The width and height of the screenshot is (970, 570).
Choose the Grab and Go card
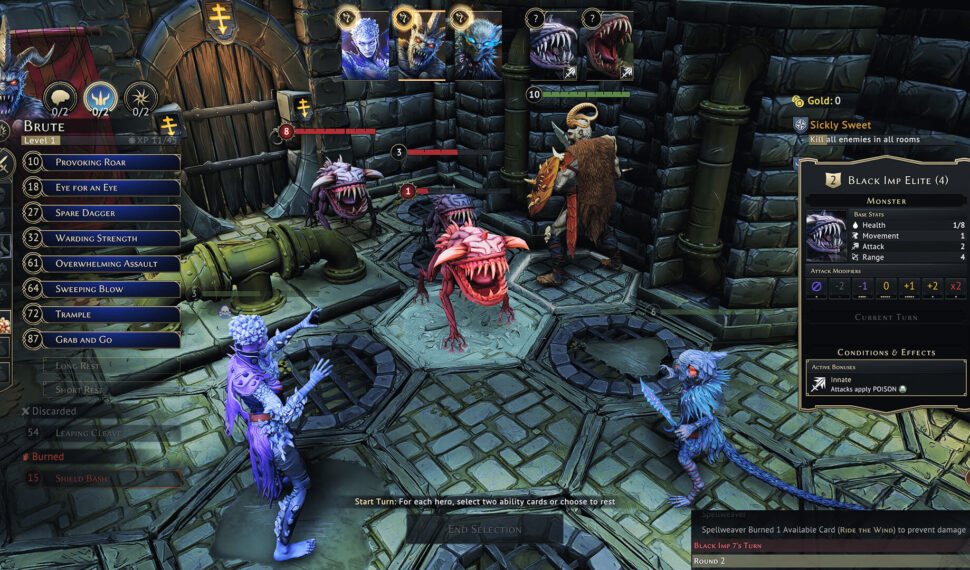click(x=100, y=340)
